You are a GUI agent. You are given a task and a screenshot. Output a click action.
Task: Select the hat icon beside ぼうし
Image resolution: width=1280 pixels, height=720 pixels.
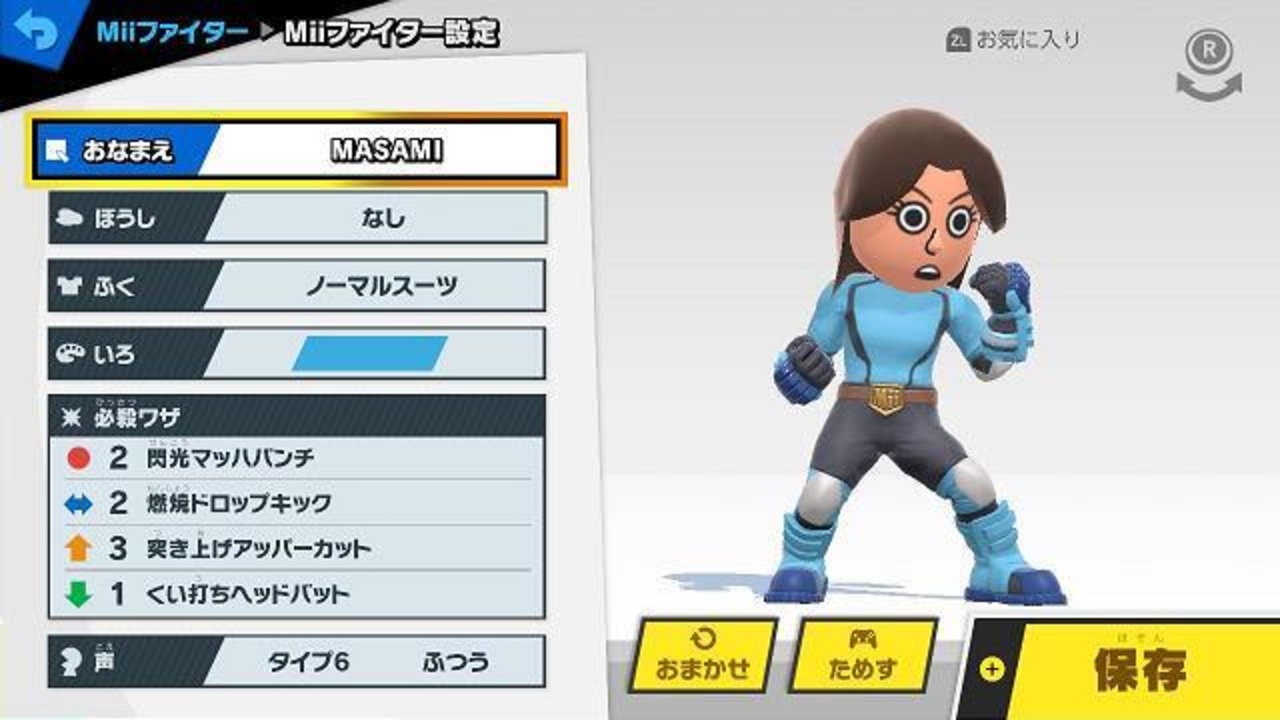[68, 219]
